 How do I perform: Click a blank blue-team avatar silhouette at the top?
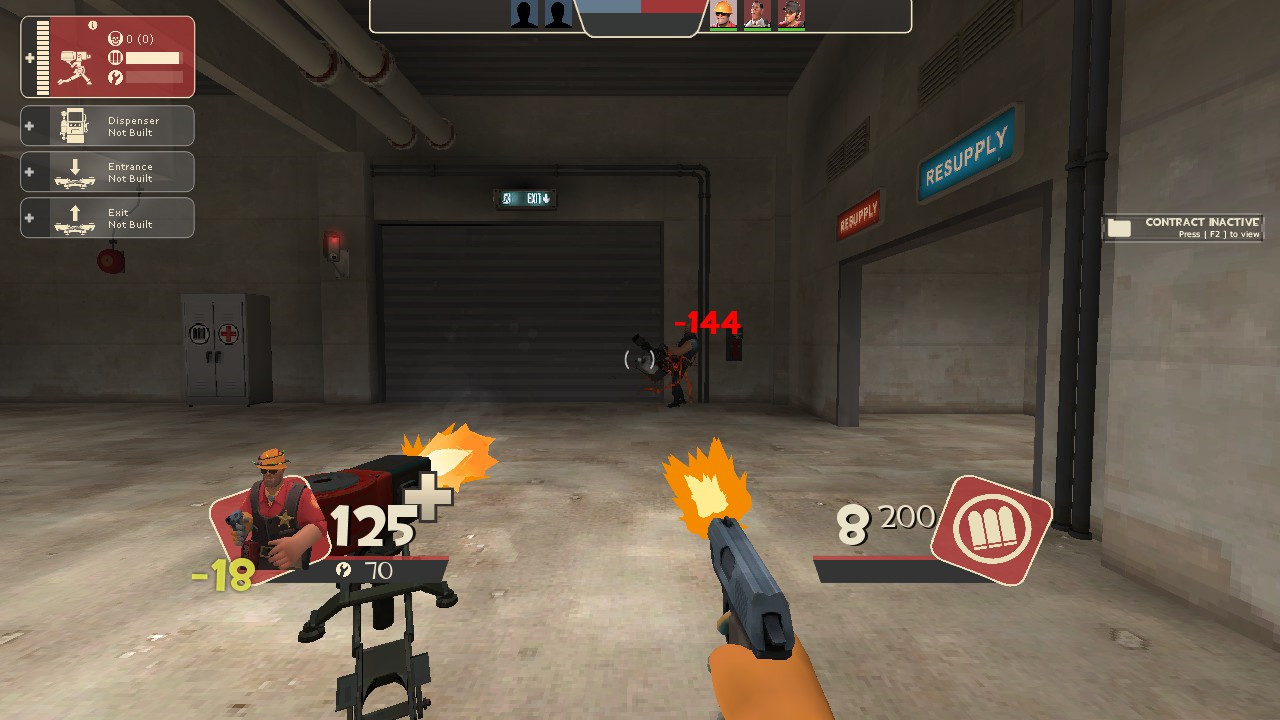click(x=524, y=15)
